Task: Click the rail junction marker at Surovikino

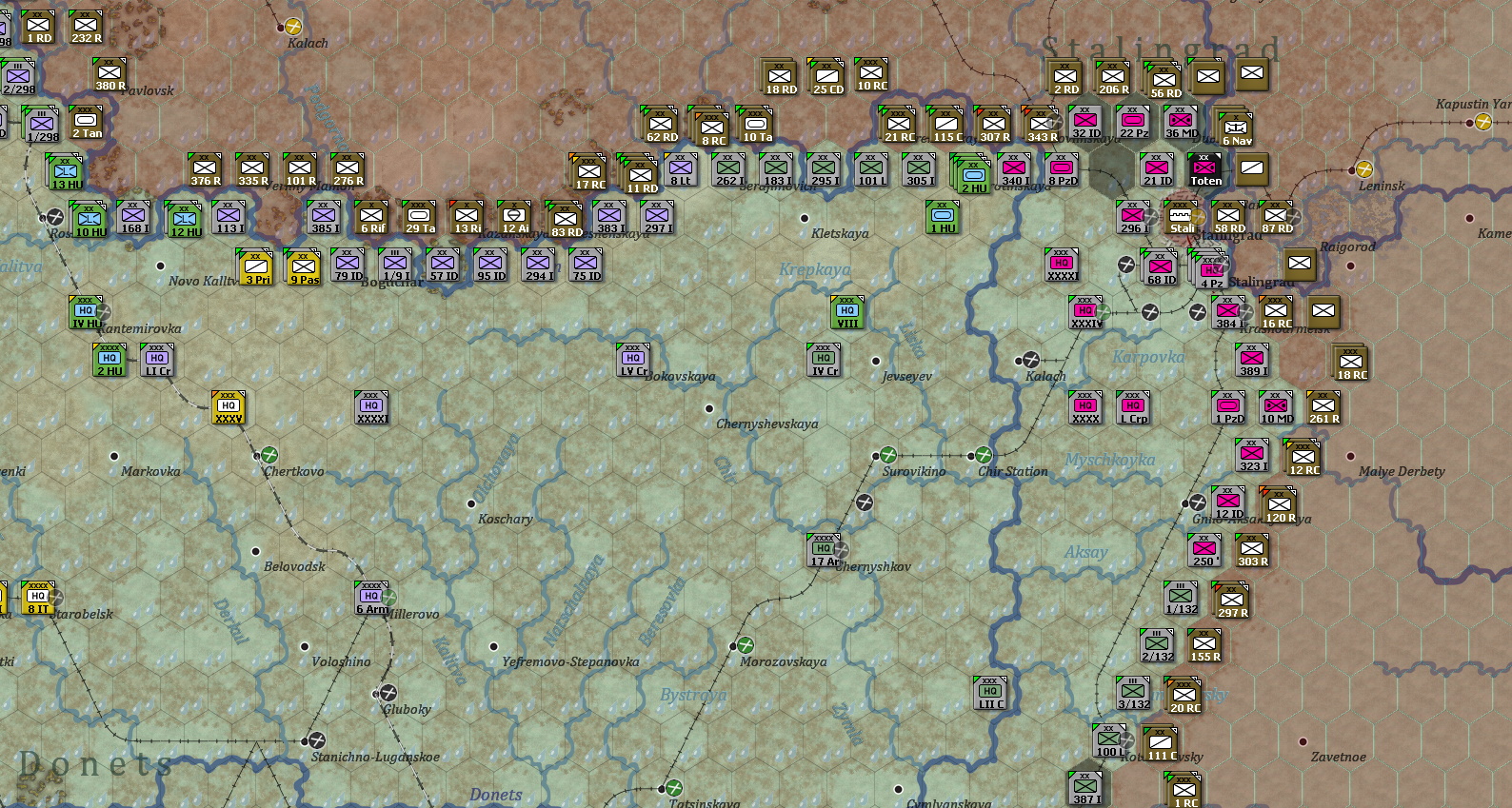Action: coord(890,454)
